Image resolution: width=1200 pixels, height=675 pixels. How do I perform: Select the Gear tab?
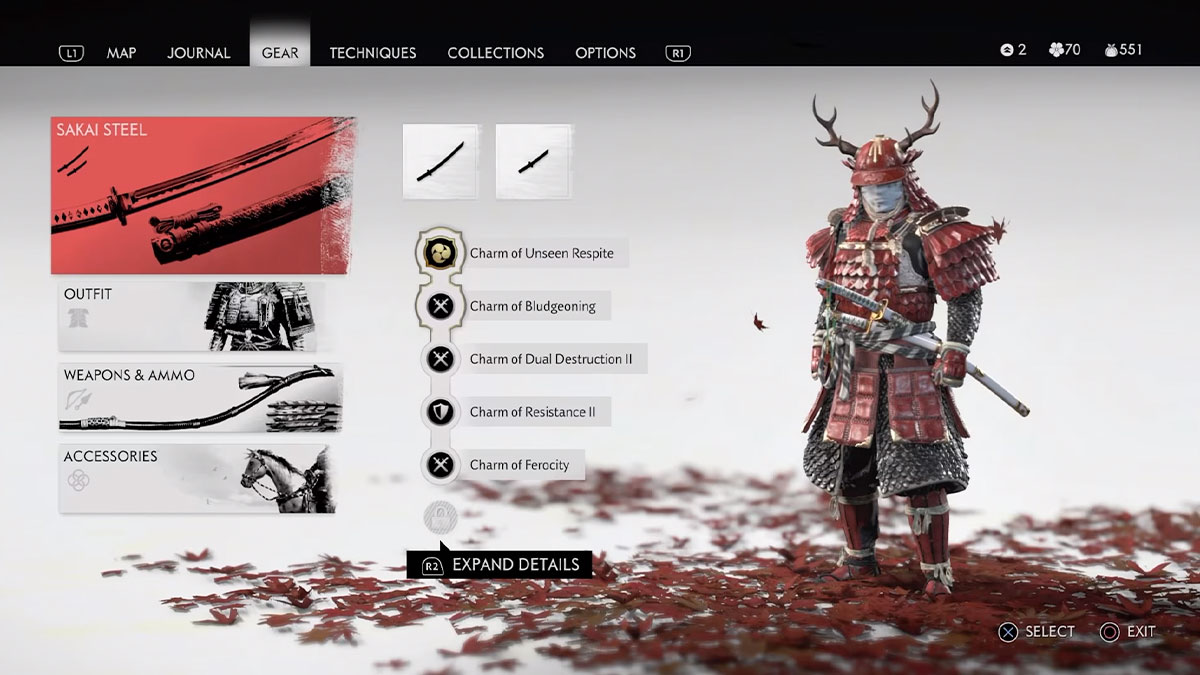tap(280, 53)
